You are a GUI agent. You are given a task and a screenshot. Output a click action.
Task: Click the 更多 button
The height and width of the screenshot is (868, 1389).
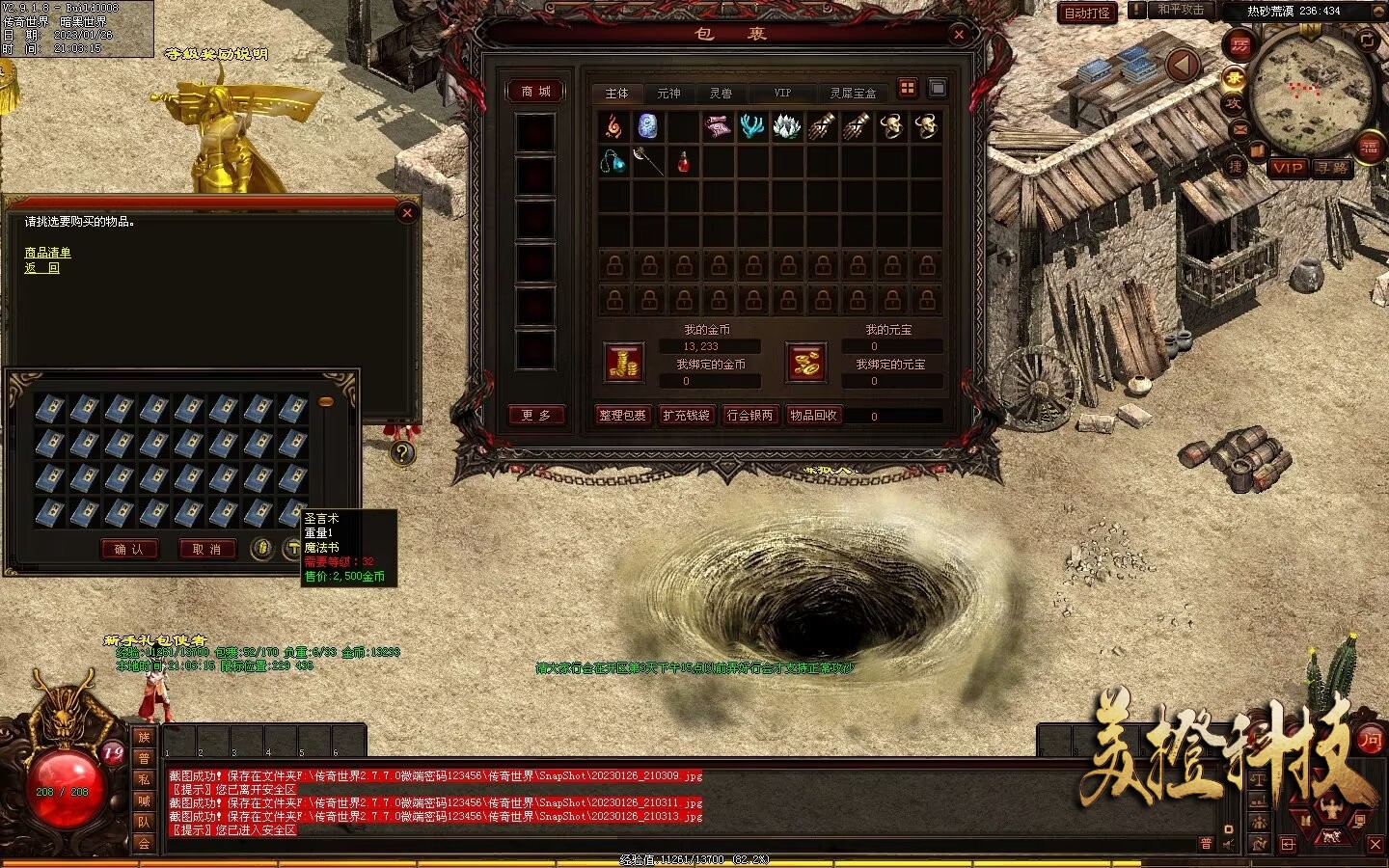click(x=535, y=415)
